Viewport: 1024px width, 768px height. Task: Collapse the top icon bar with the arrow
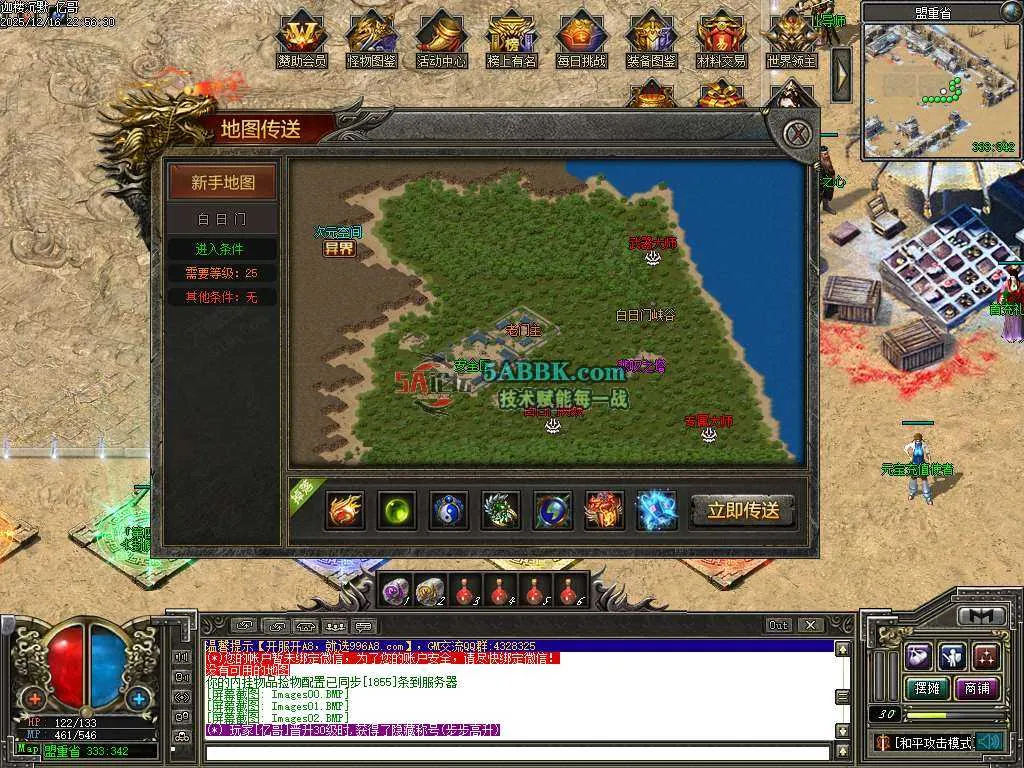[842, 74]
